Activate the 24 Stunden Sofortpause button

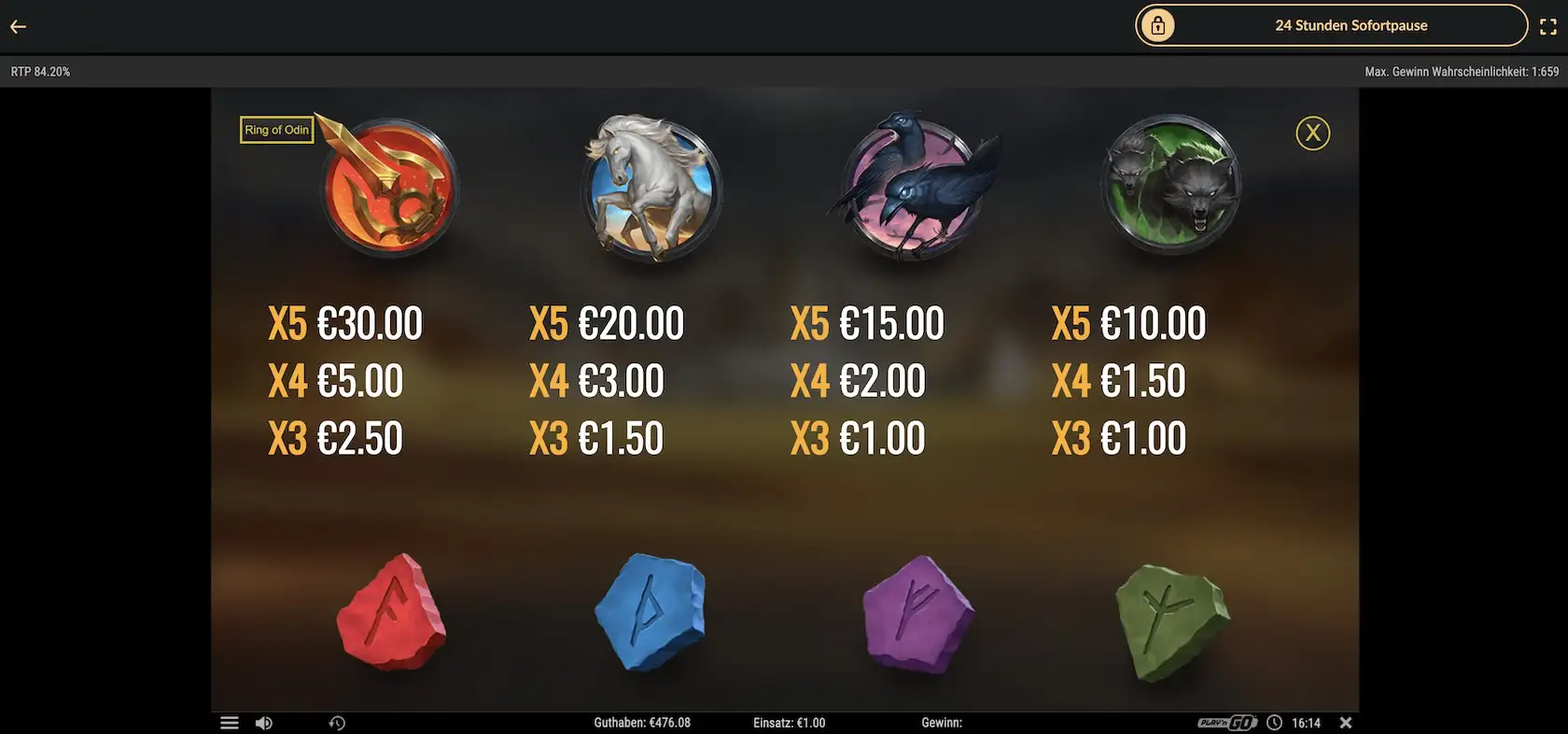(1331, 26)
